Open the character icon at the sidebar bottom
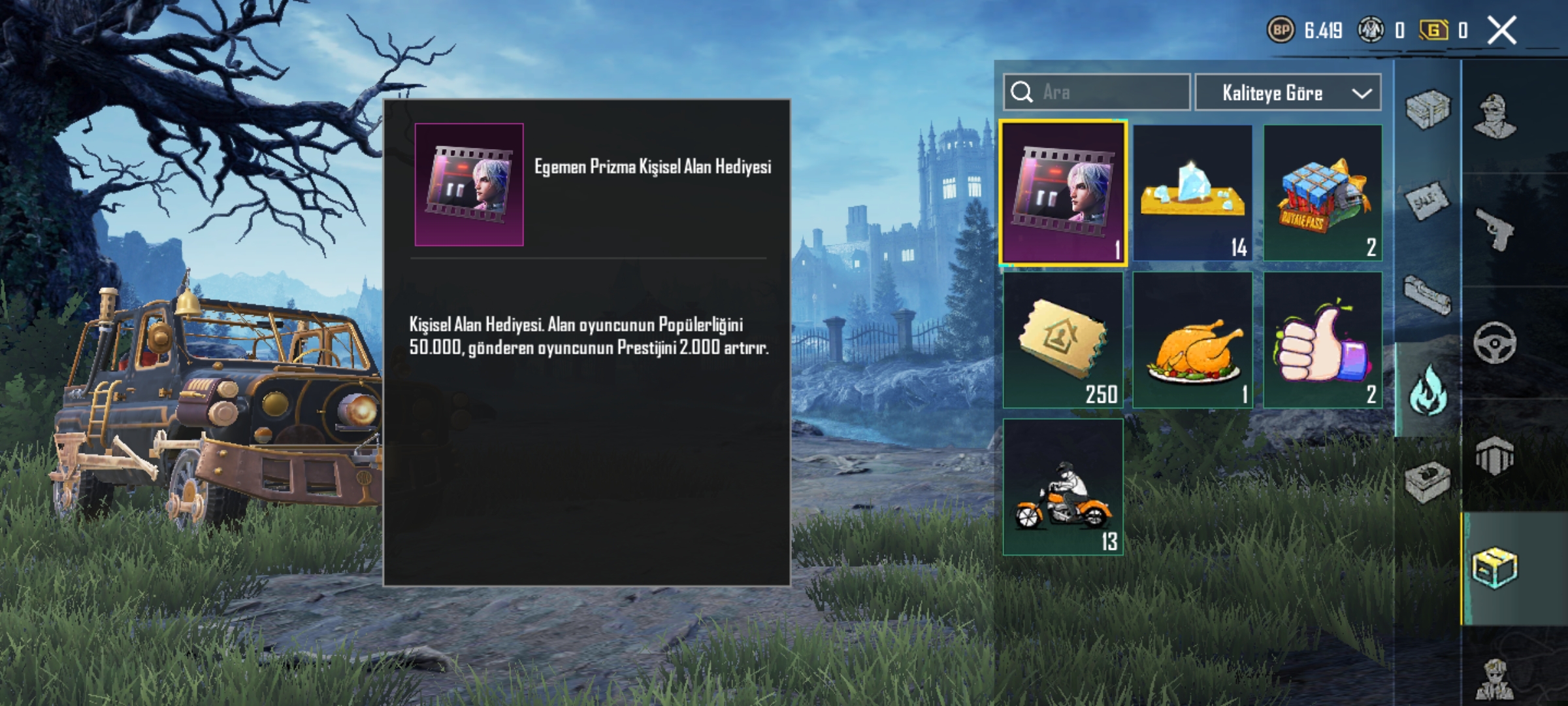The height and width of the screenshot is (706, 1568). point(1496,680)
